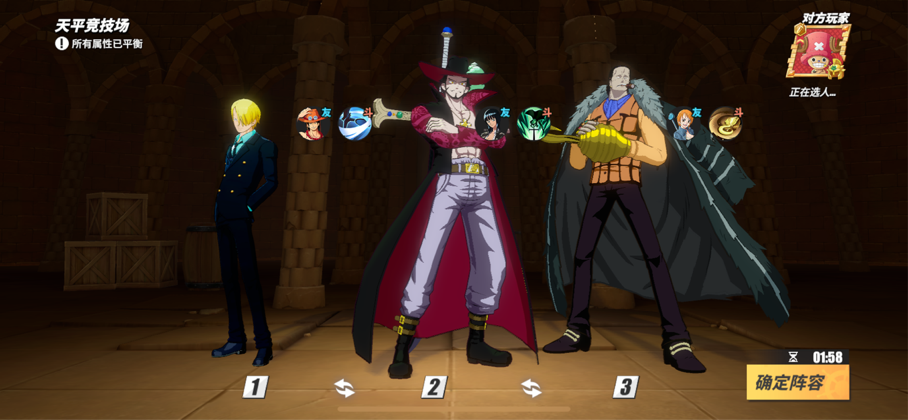Open the green swordsman battle skill icon
The width and height of the screenshot is (908, 420).
(x=534, y=124)
